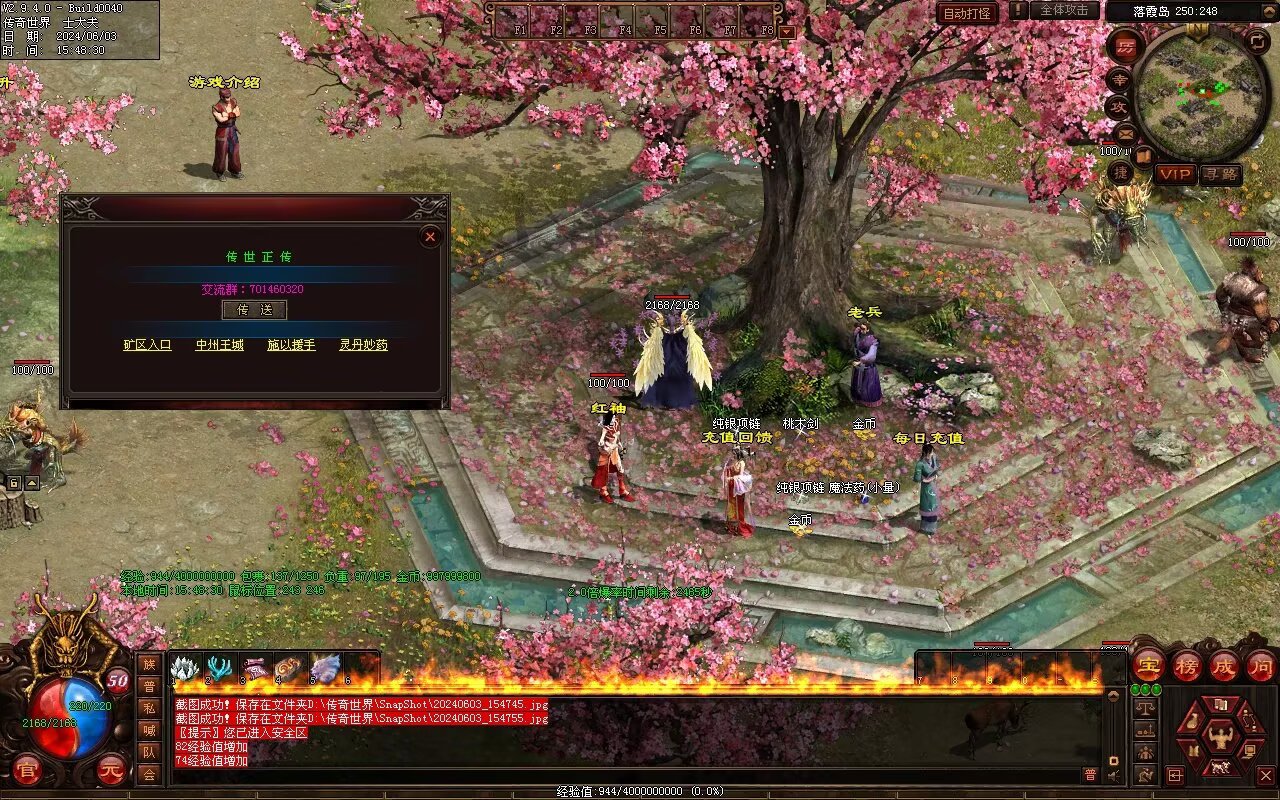Choose the 矿区入口 destination link
This screenshot has height=800, width=1280.
point(147,345)
